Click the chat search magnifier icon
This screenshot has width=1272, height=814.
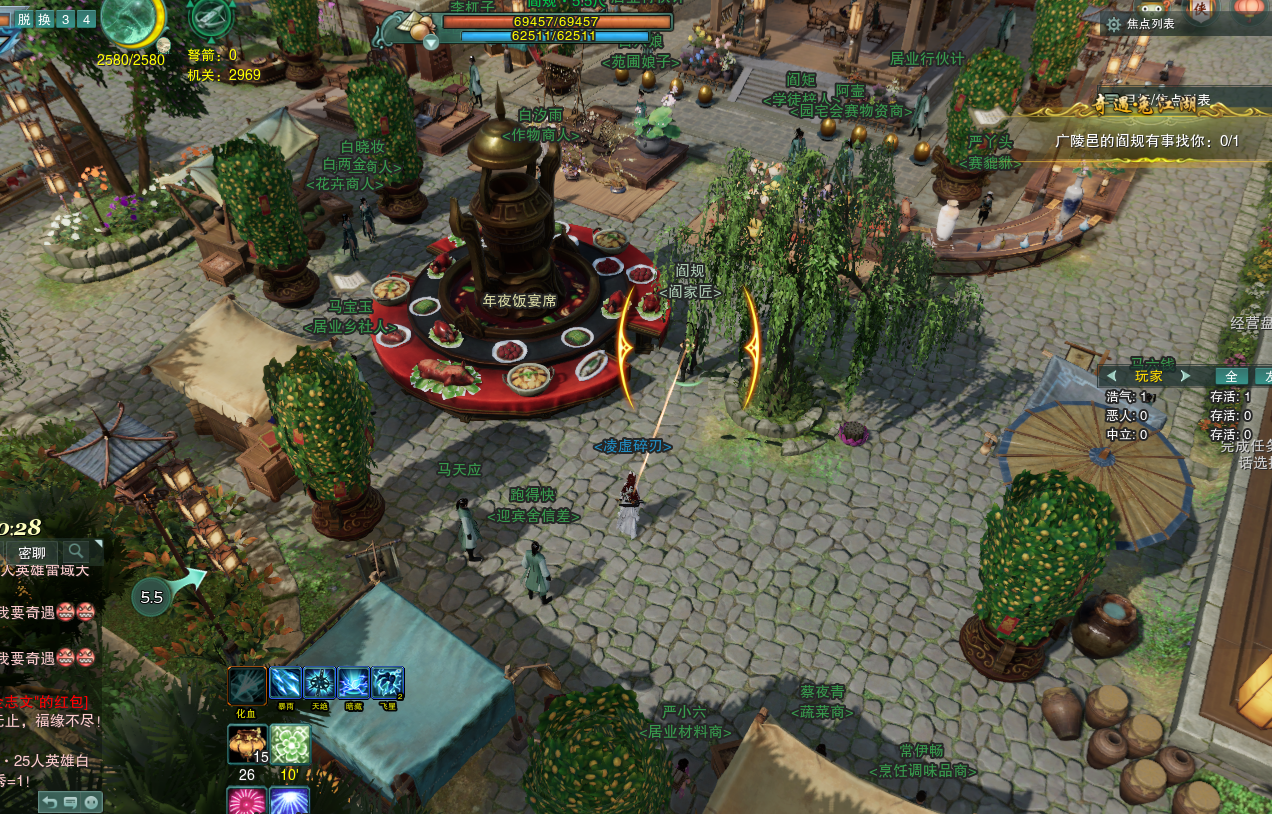(76, 551)
